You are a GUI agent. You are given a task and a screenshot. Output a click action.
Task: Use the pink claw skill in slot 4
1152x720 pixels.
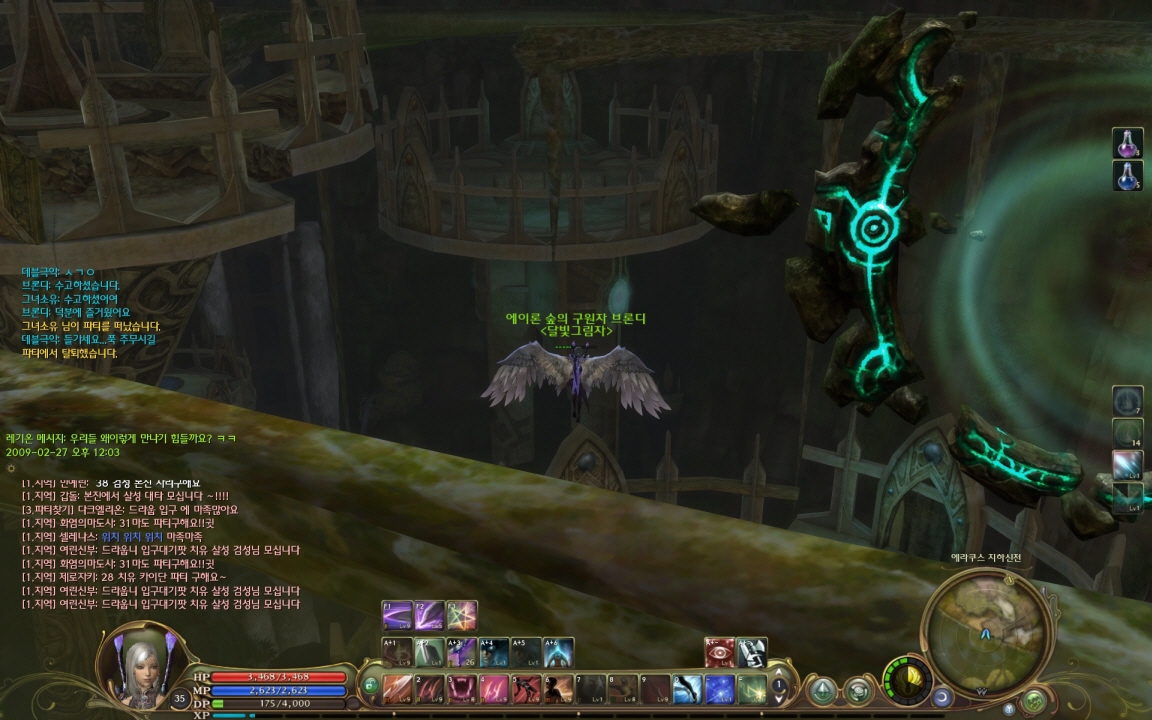[x=494, y=688]
